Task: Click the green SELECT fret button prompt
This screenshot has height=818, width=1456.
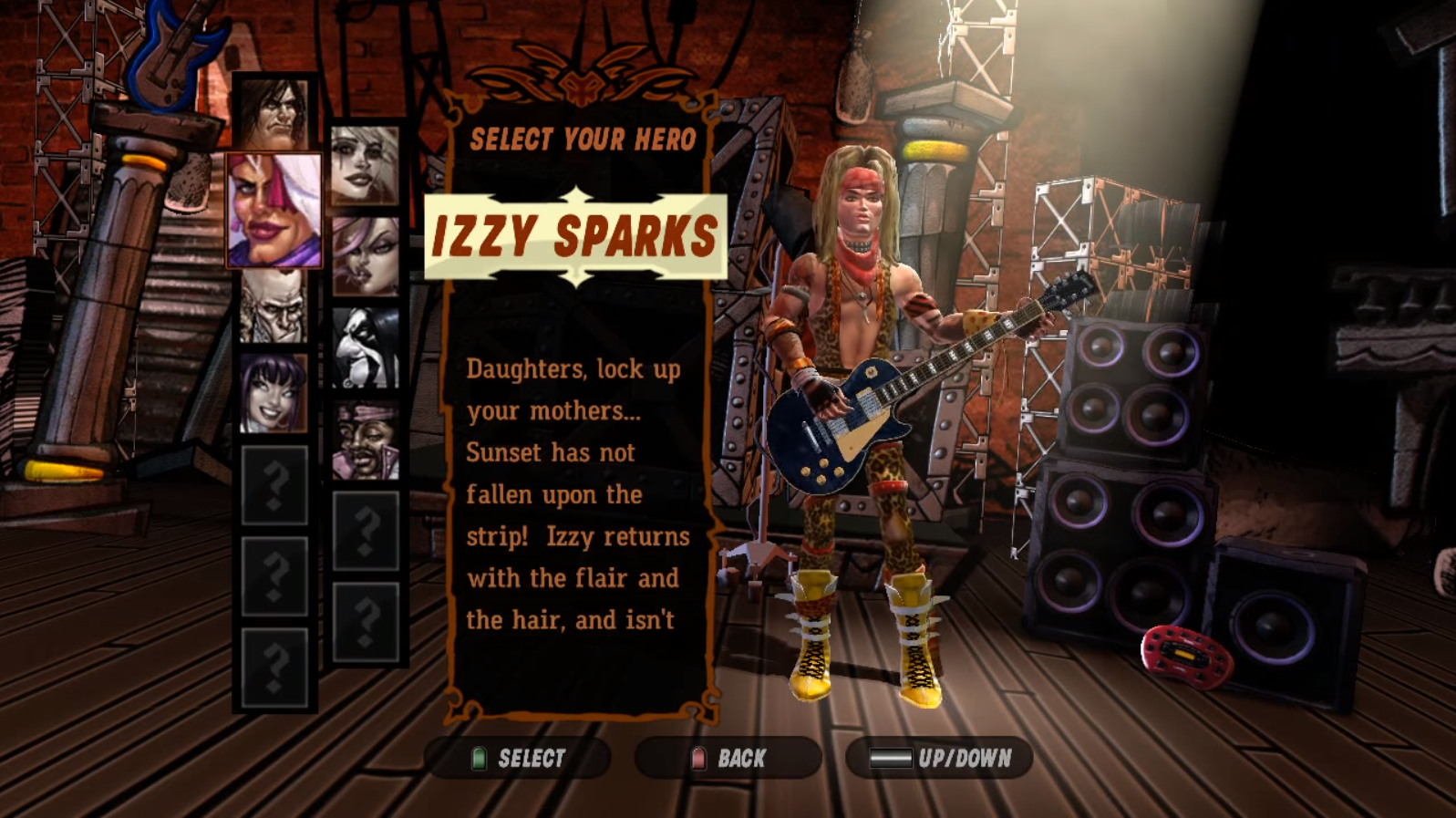Action: tap(520, 756)
